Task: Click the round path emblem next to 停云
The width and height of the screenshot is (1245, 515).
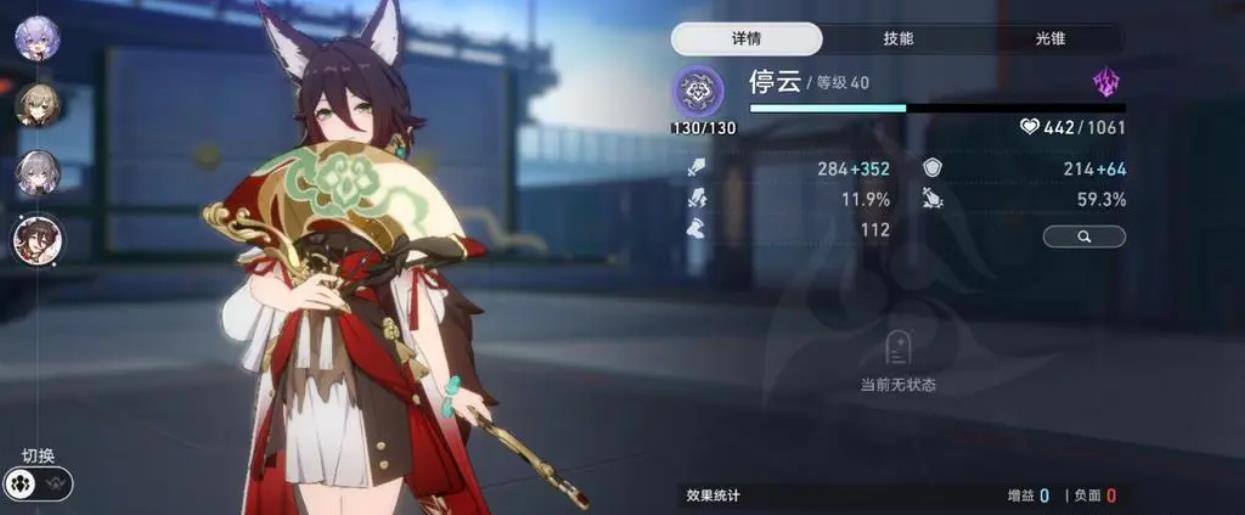Action: tap(697, 91)
